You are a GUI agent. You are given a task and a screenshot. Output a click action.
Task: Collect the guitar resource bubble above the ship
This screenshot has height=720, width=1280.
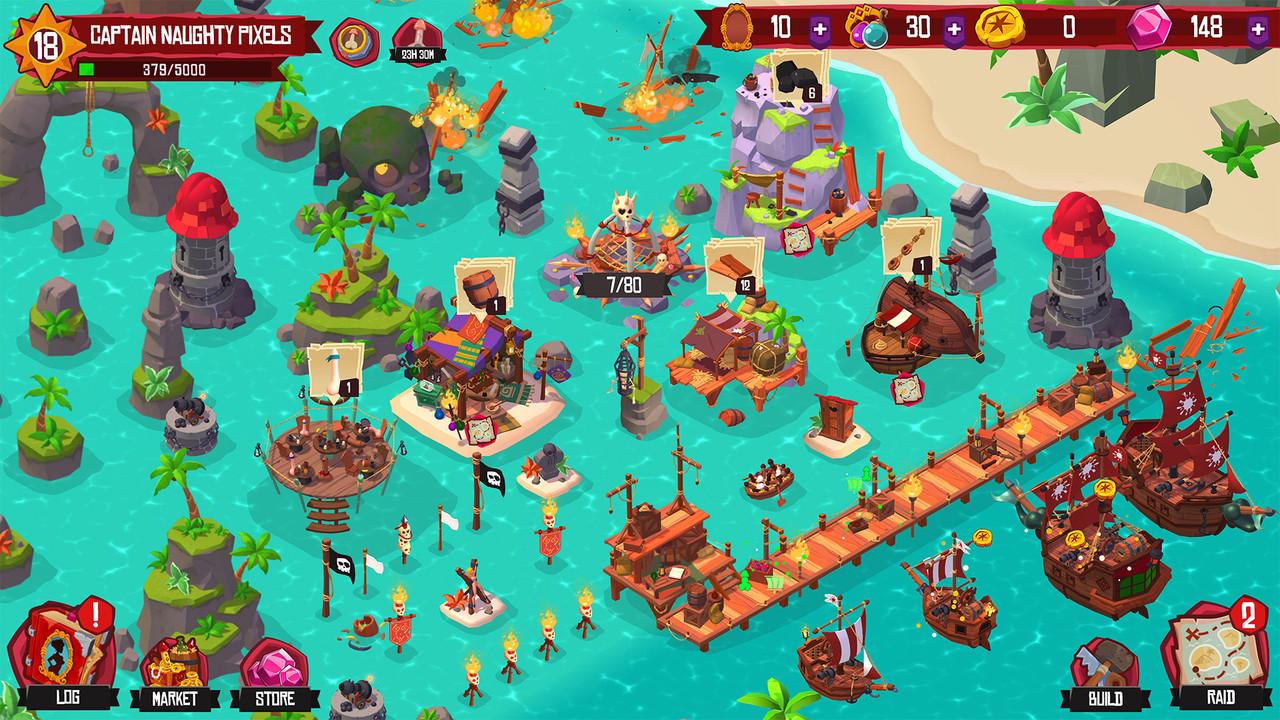[x=910, y=247]
